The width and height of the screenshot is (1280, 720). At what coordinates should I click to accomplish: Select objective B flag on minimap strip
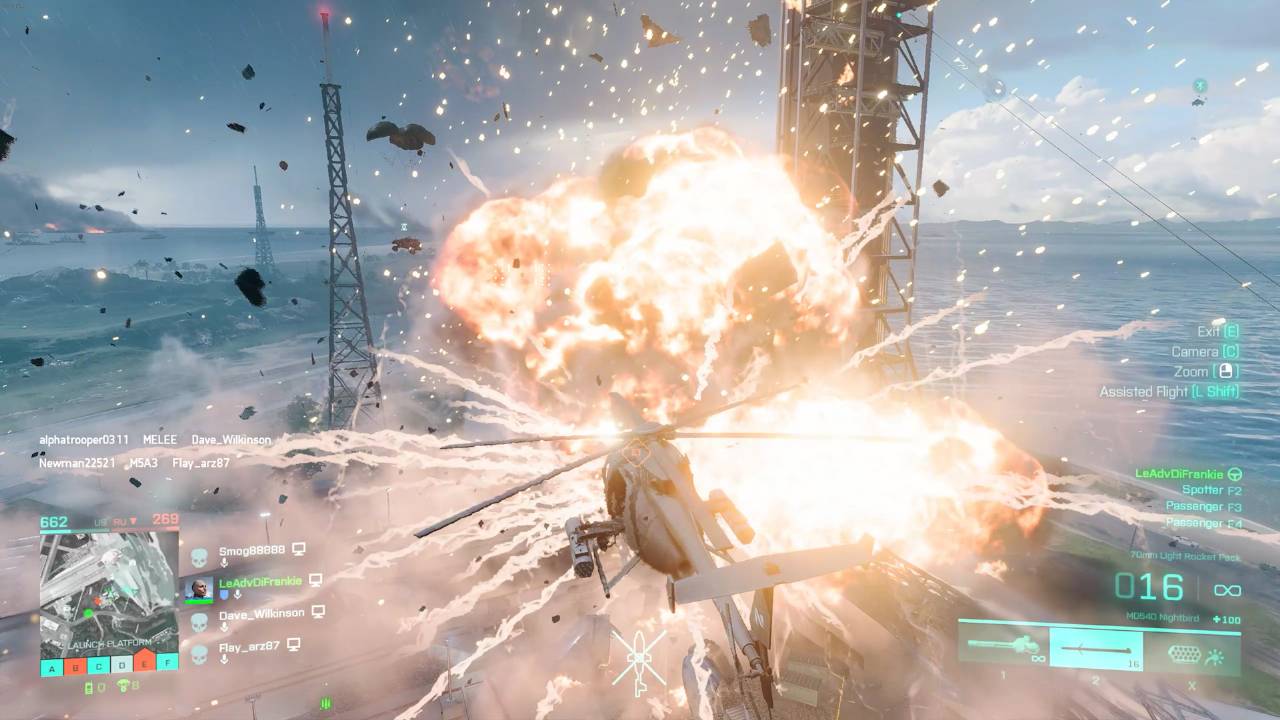click(75, 665)
